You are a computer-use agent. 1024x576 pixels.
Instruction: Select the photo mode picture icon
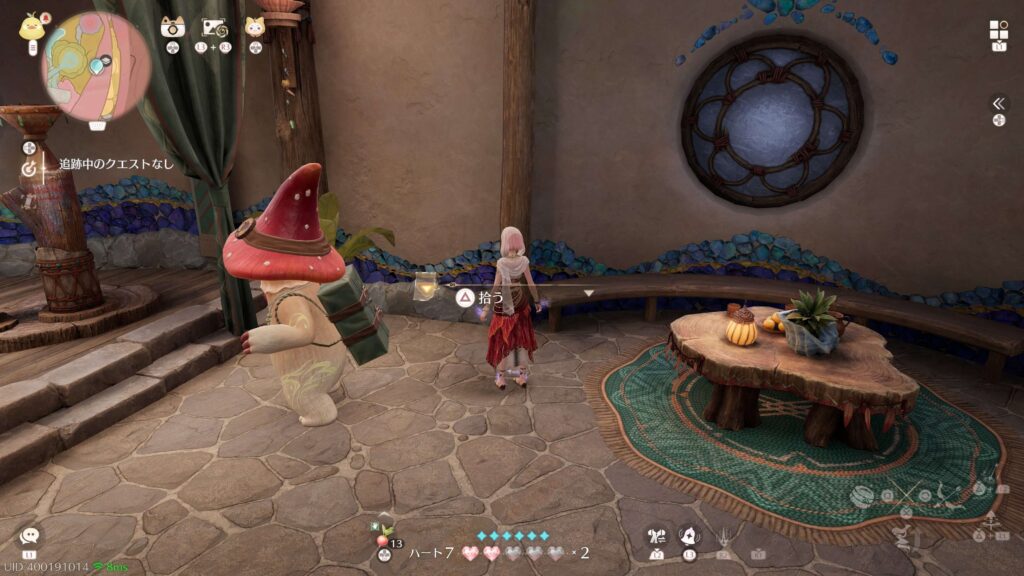coord(214,27)
